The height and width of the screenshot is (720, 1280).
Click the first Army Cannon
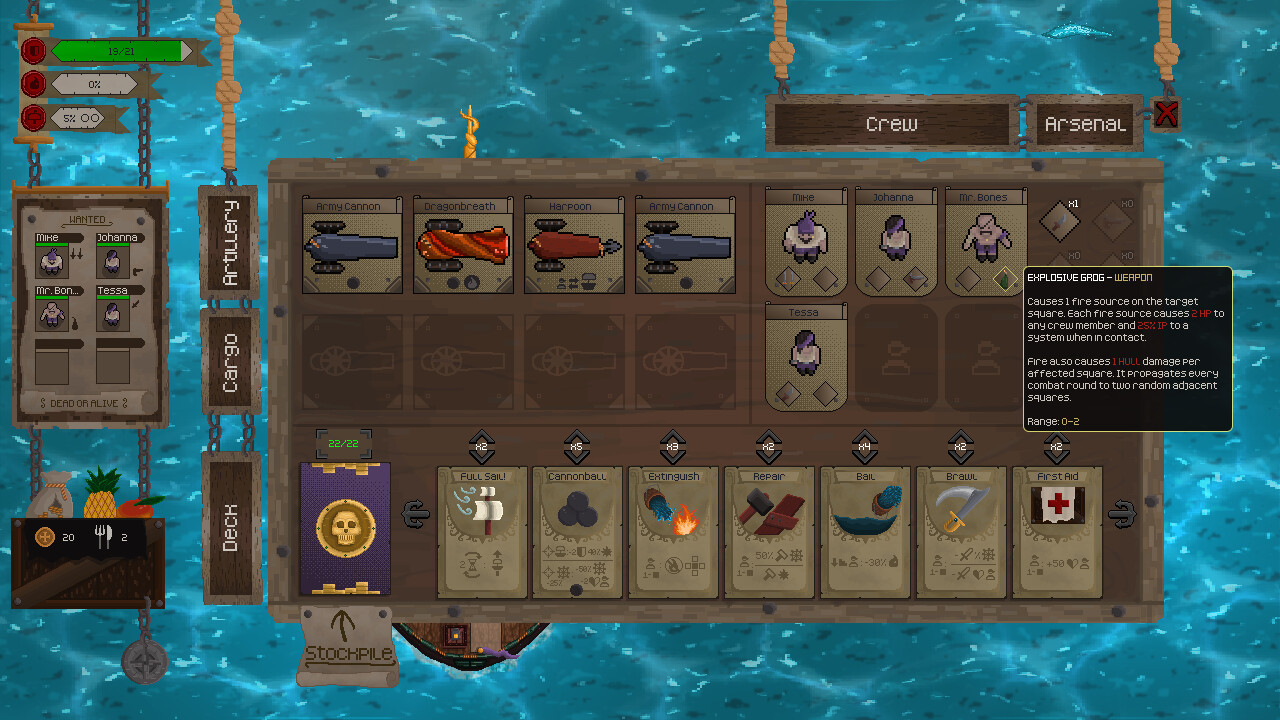click(x=352, y=245)
